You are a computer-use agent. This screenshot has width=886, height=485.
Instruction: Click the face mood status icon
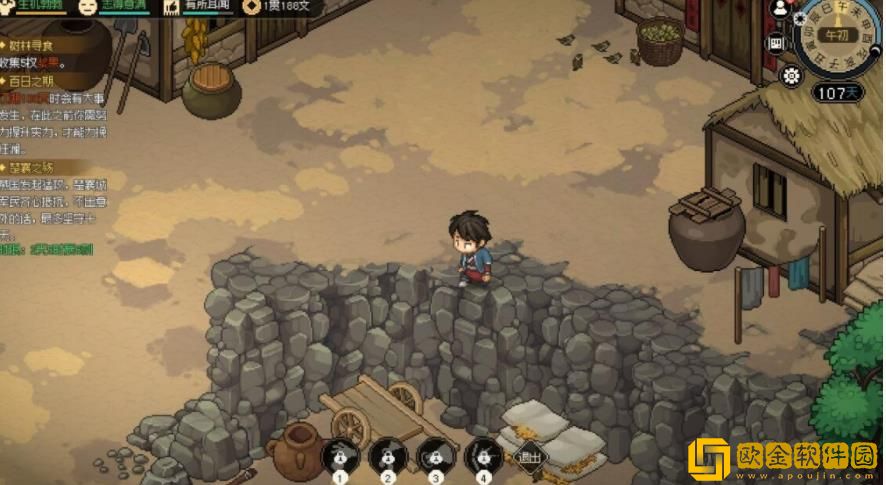[88, 6]
